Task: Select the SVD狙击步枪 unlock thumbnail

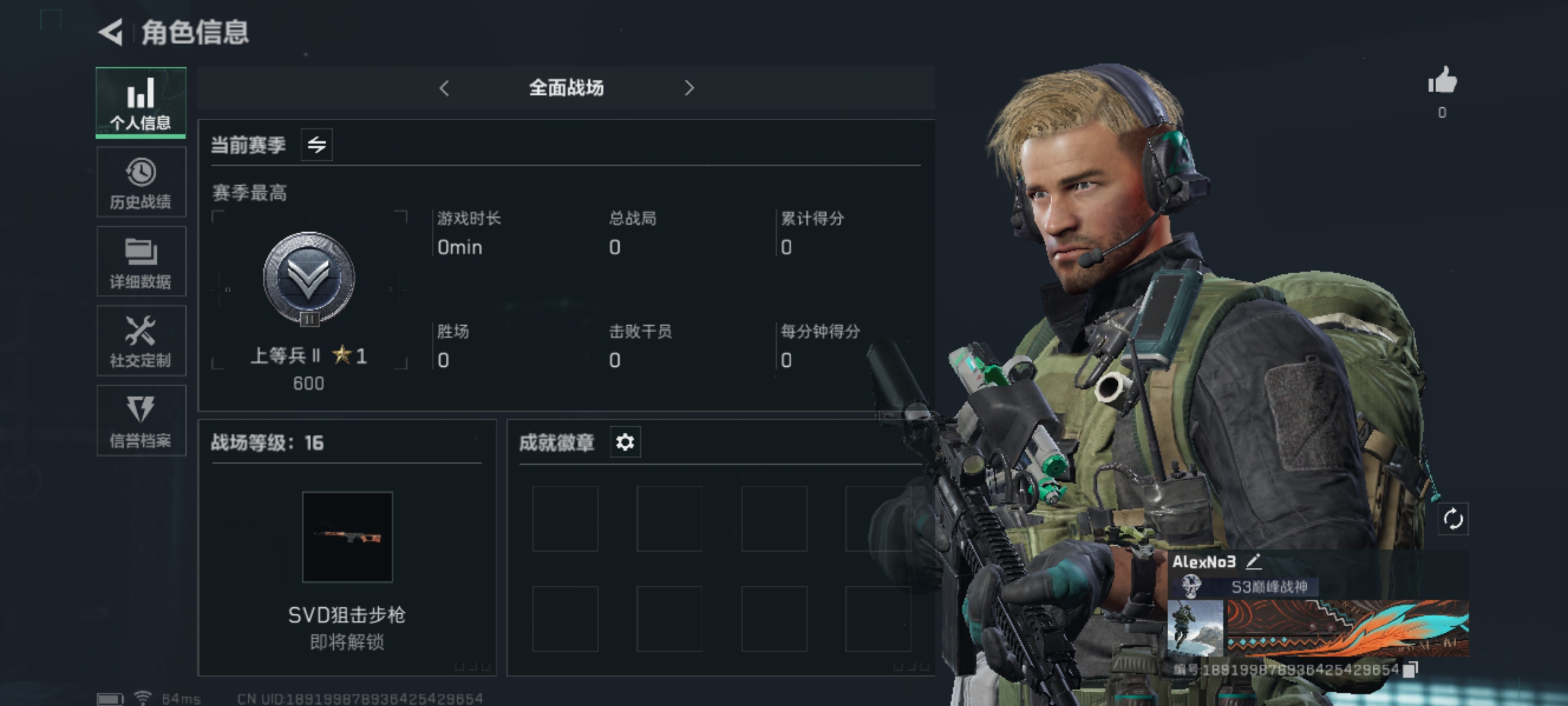Action: point(348,537)
